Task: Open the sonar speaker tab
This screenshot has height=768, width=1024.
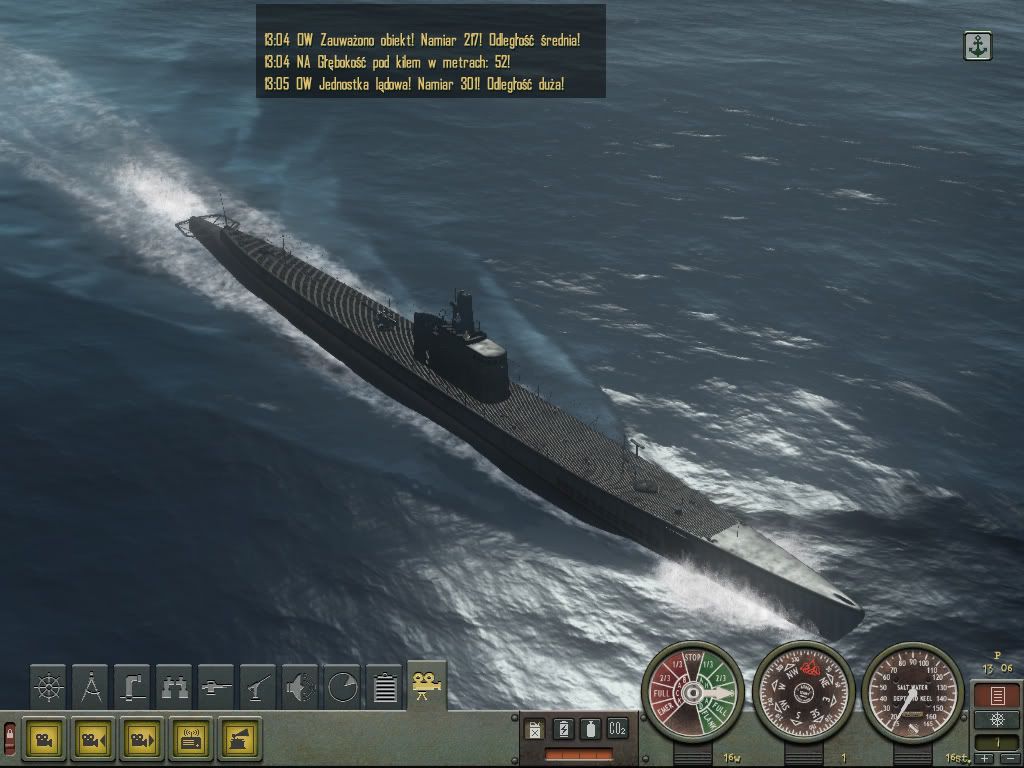Action: pyautogui.click(x=301, y=687)
